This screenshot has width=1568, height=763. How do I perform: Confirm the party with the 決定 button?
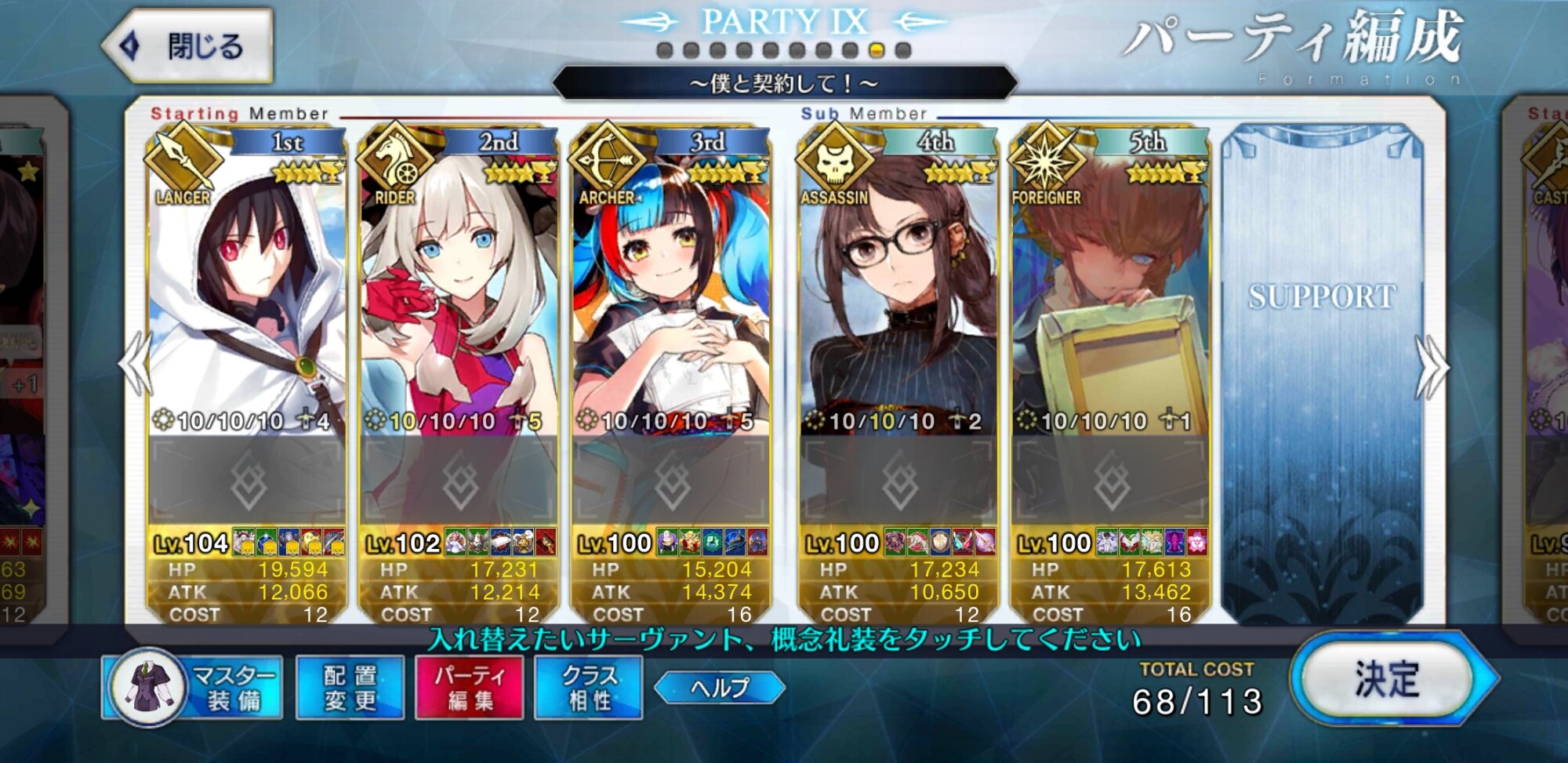coord(1387,679)
